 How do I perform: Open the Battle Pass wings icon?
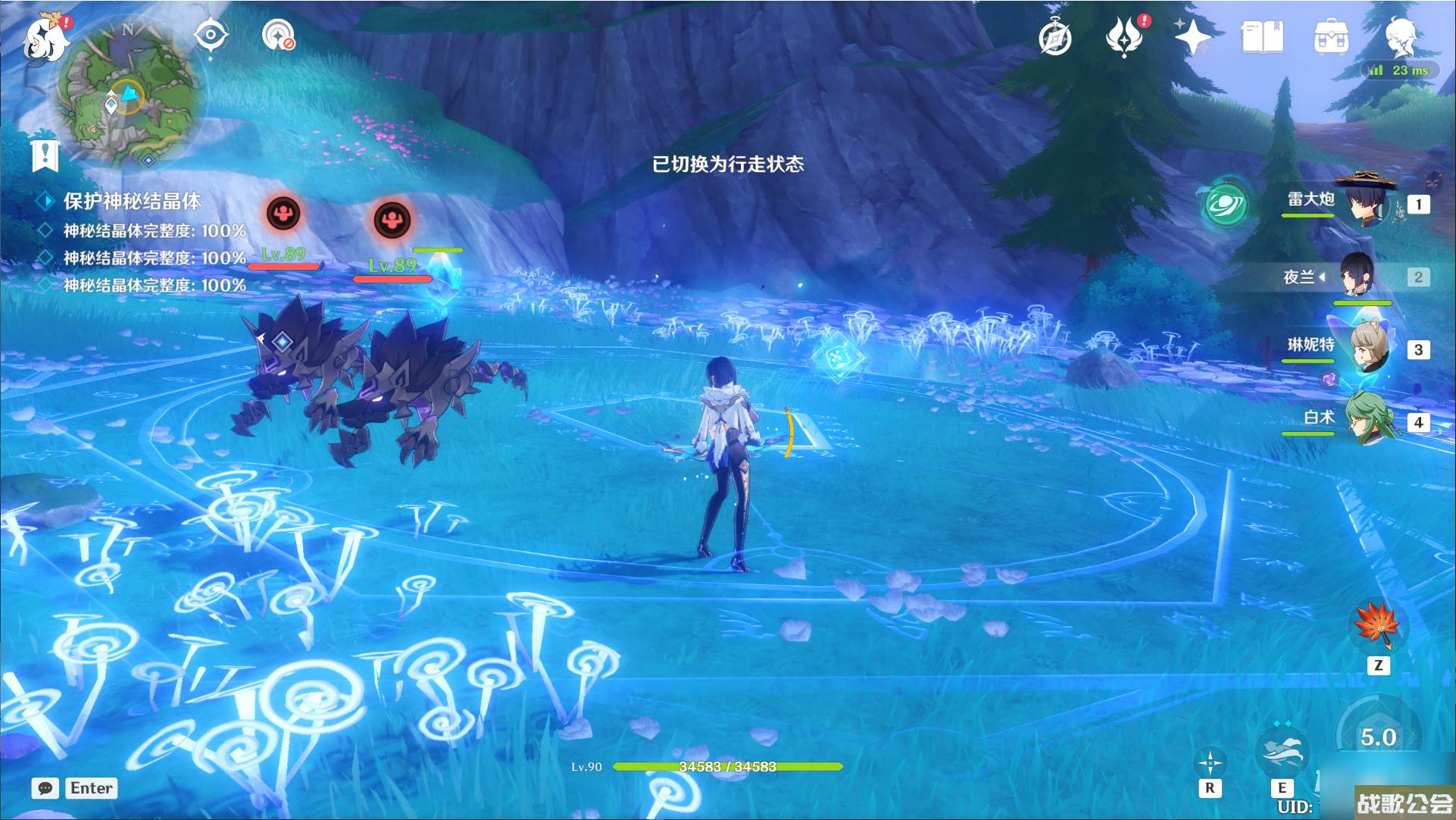click(1124, 38)
